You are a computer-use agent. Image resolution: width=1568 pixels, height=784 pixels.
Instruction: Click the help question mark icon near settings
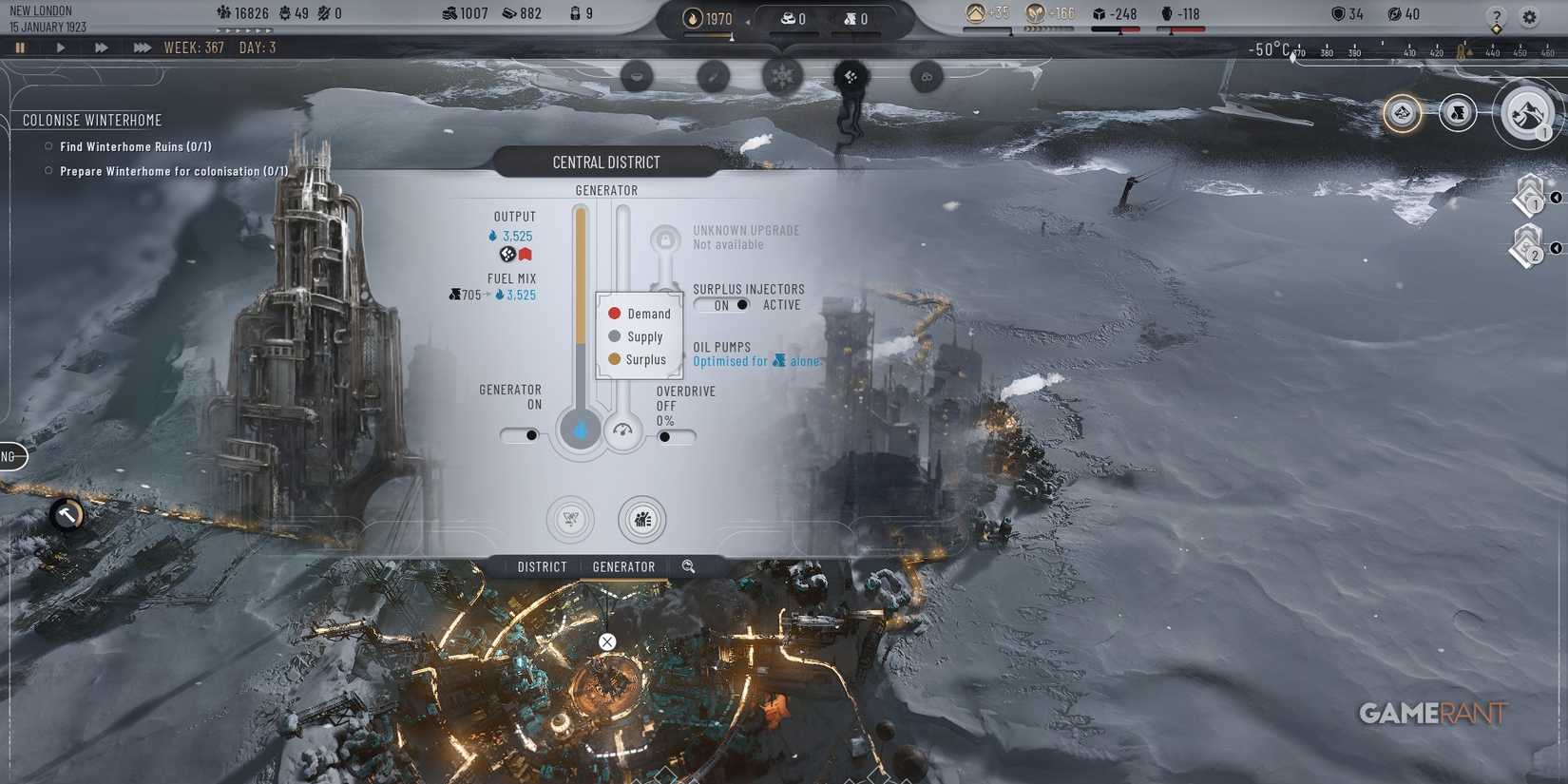(1495, 17)
